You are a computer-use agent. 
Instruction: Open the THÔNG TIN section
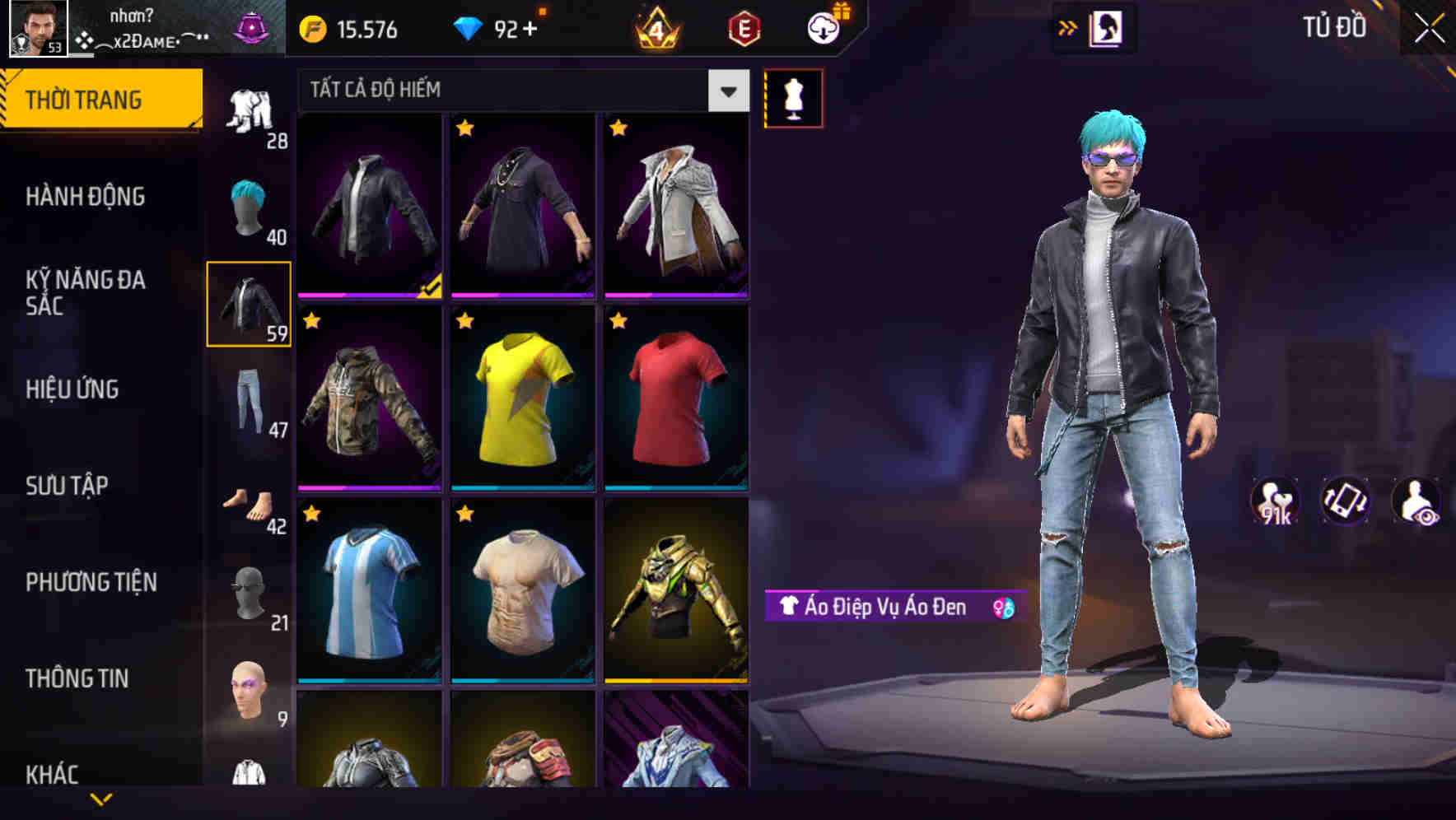pos(76,678)
